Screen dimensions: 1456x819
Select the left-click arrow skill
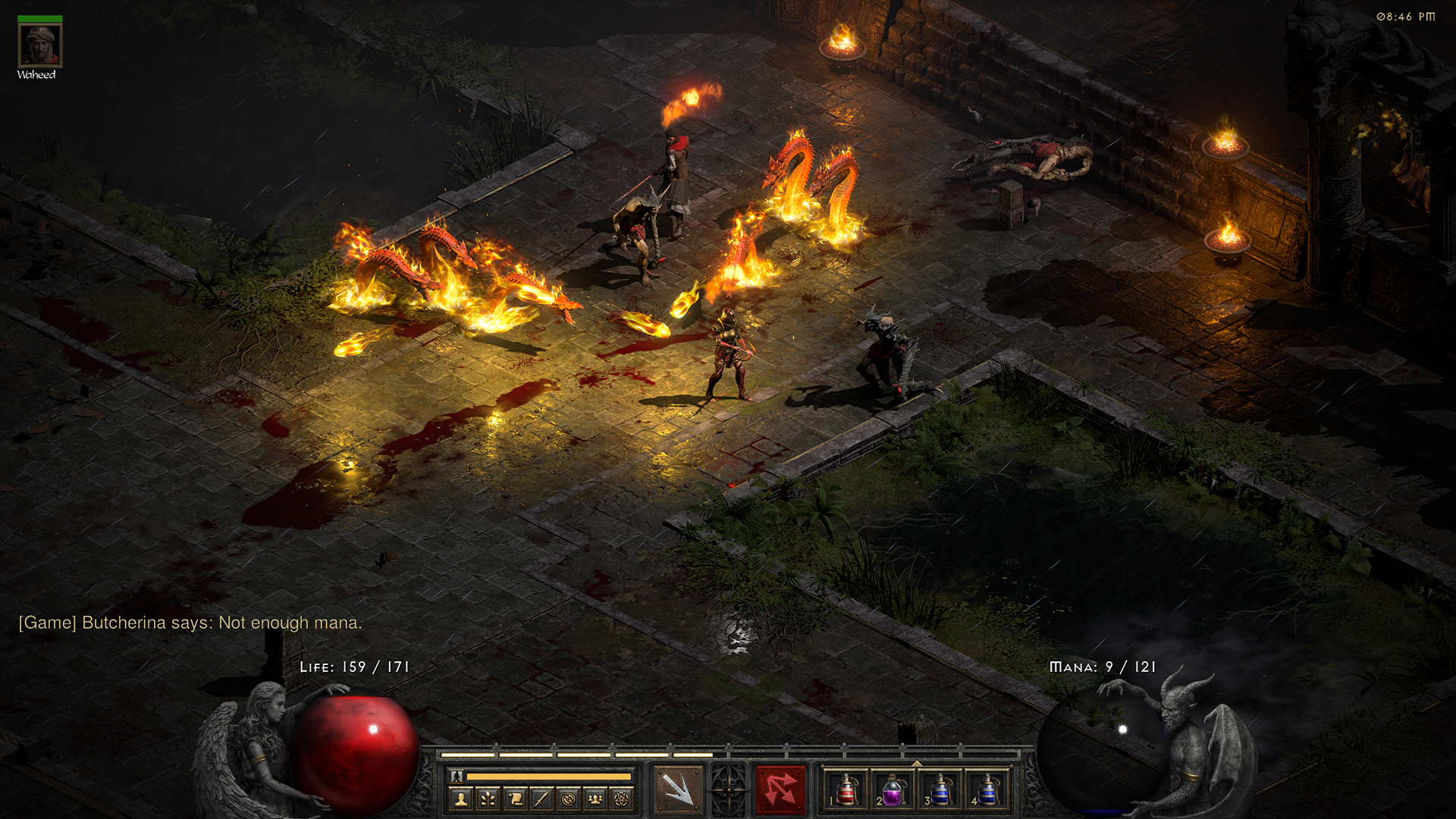676,789
